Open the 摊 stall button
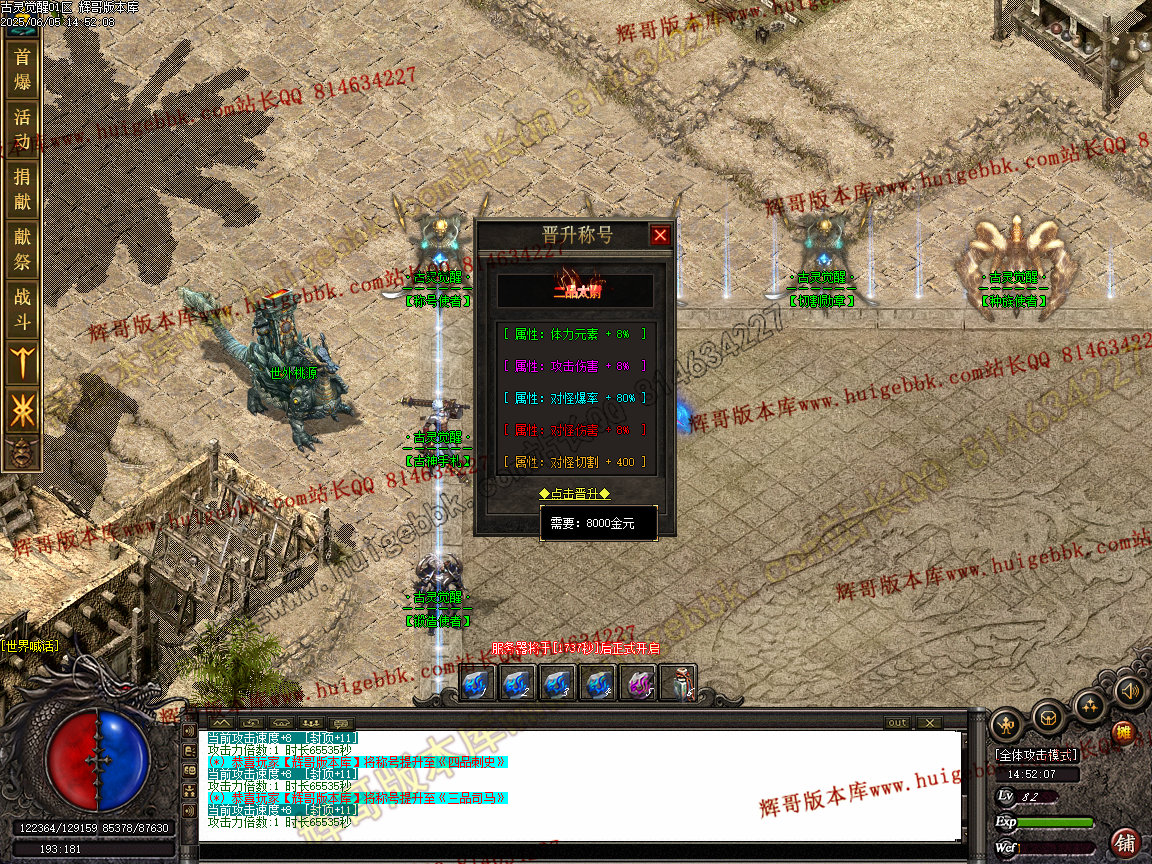1152x864 pixels. 1124,733
